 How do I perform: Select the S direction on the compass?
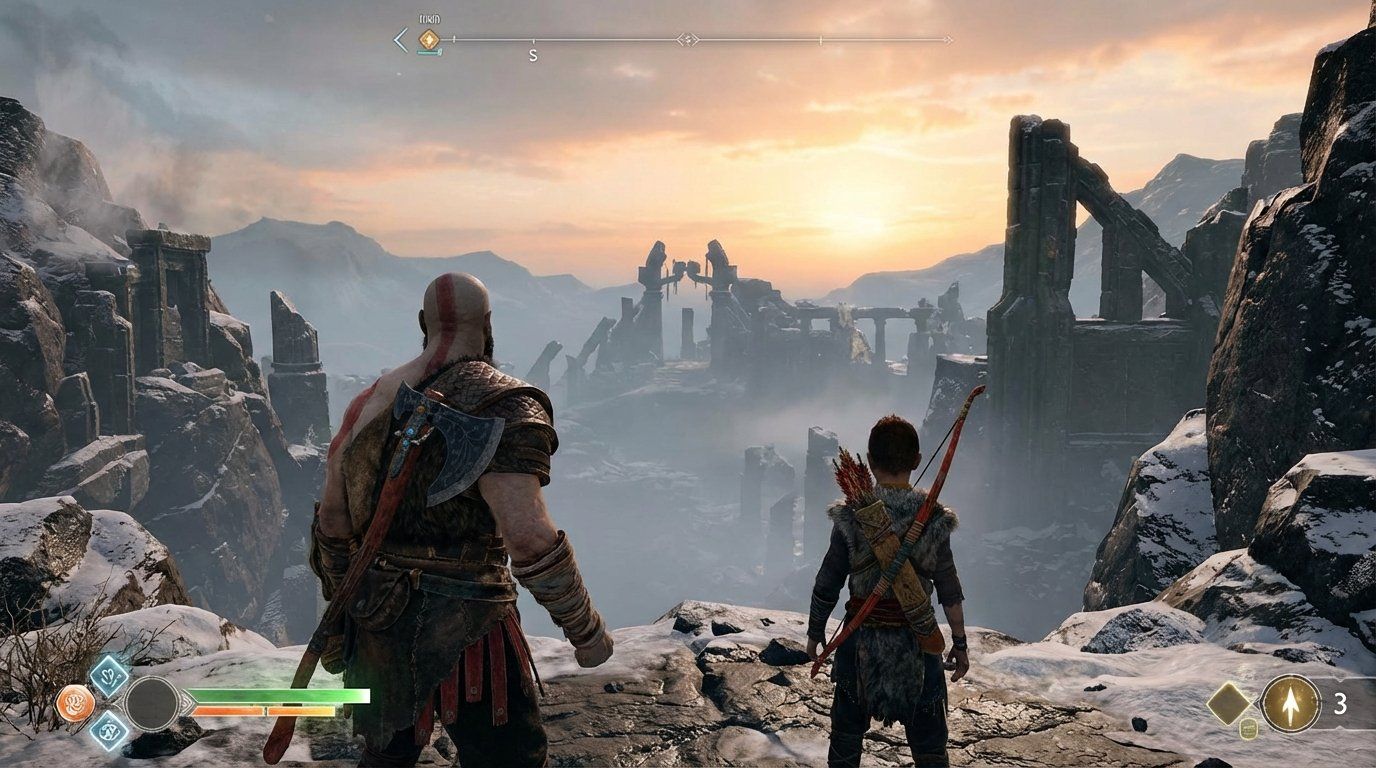(x=533, y=55)
